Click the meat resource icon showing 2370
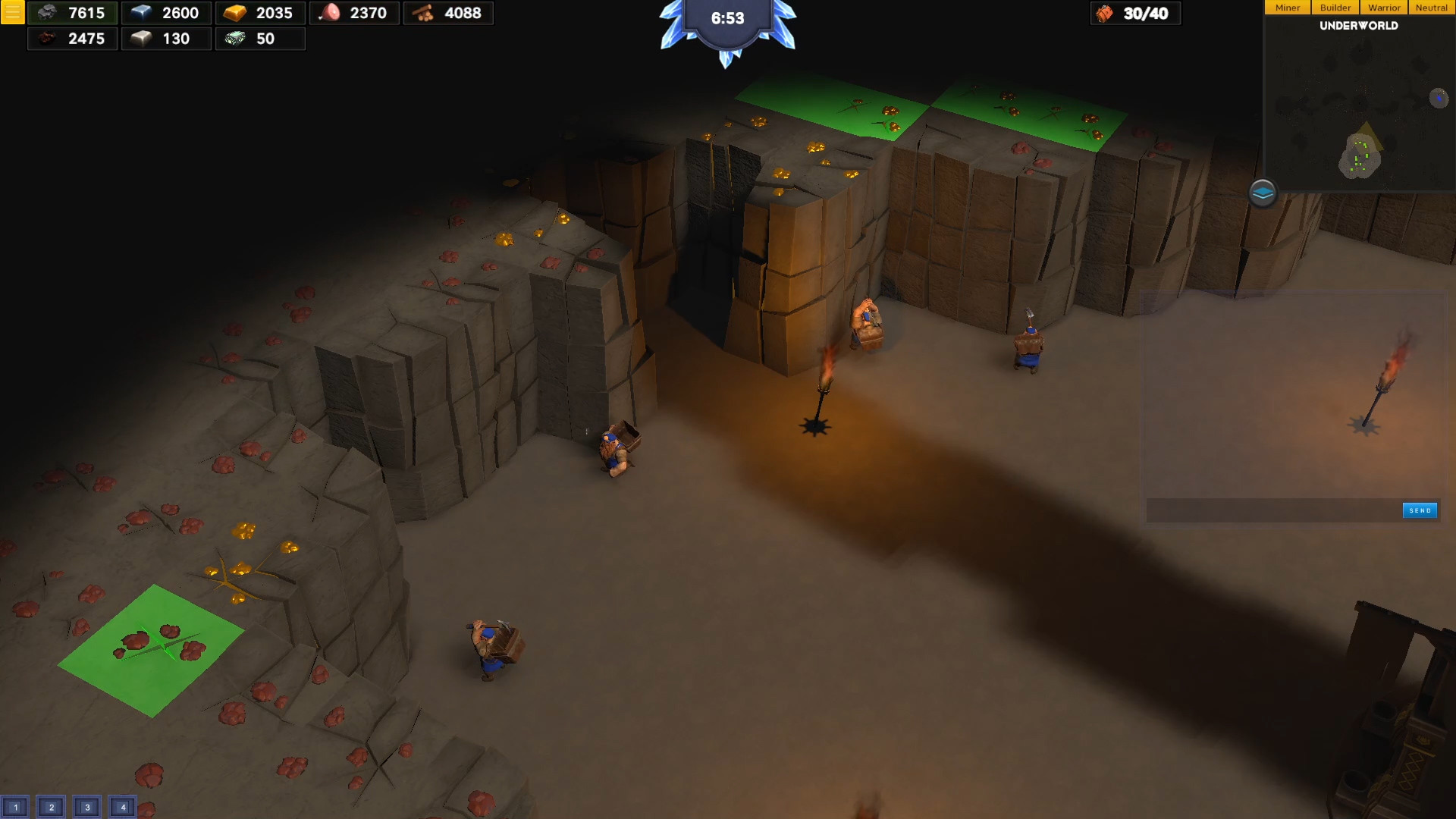 point(331,13)
